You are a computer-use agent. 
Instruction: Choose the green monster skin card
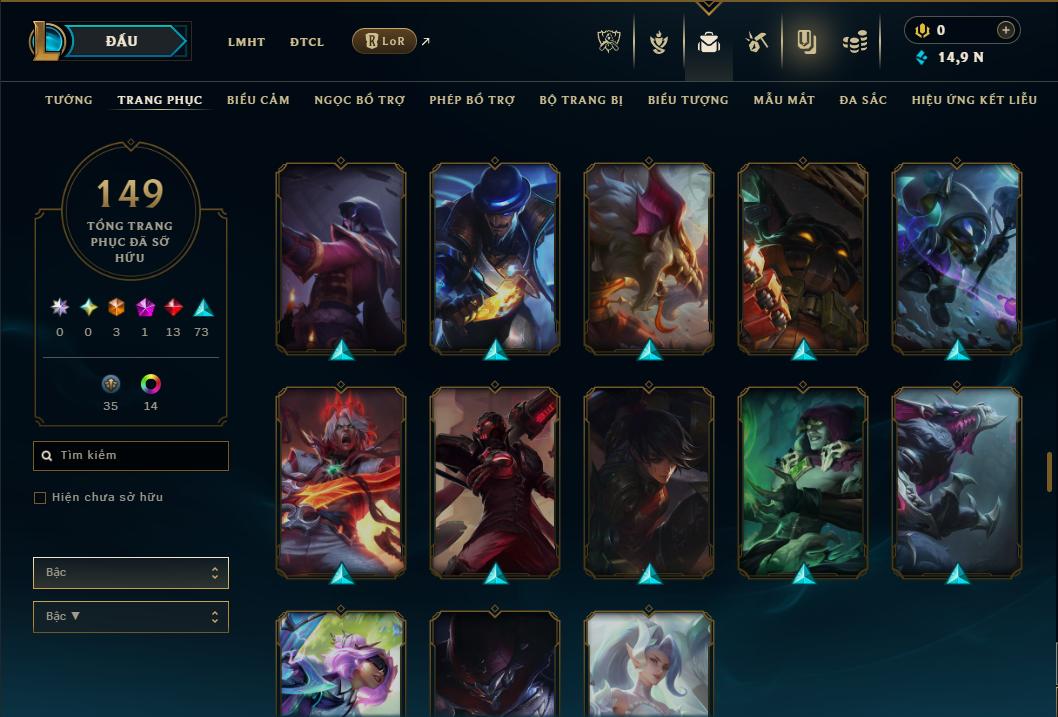(803, 481)
